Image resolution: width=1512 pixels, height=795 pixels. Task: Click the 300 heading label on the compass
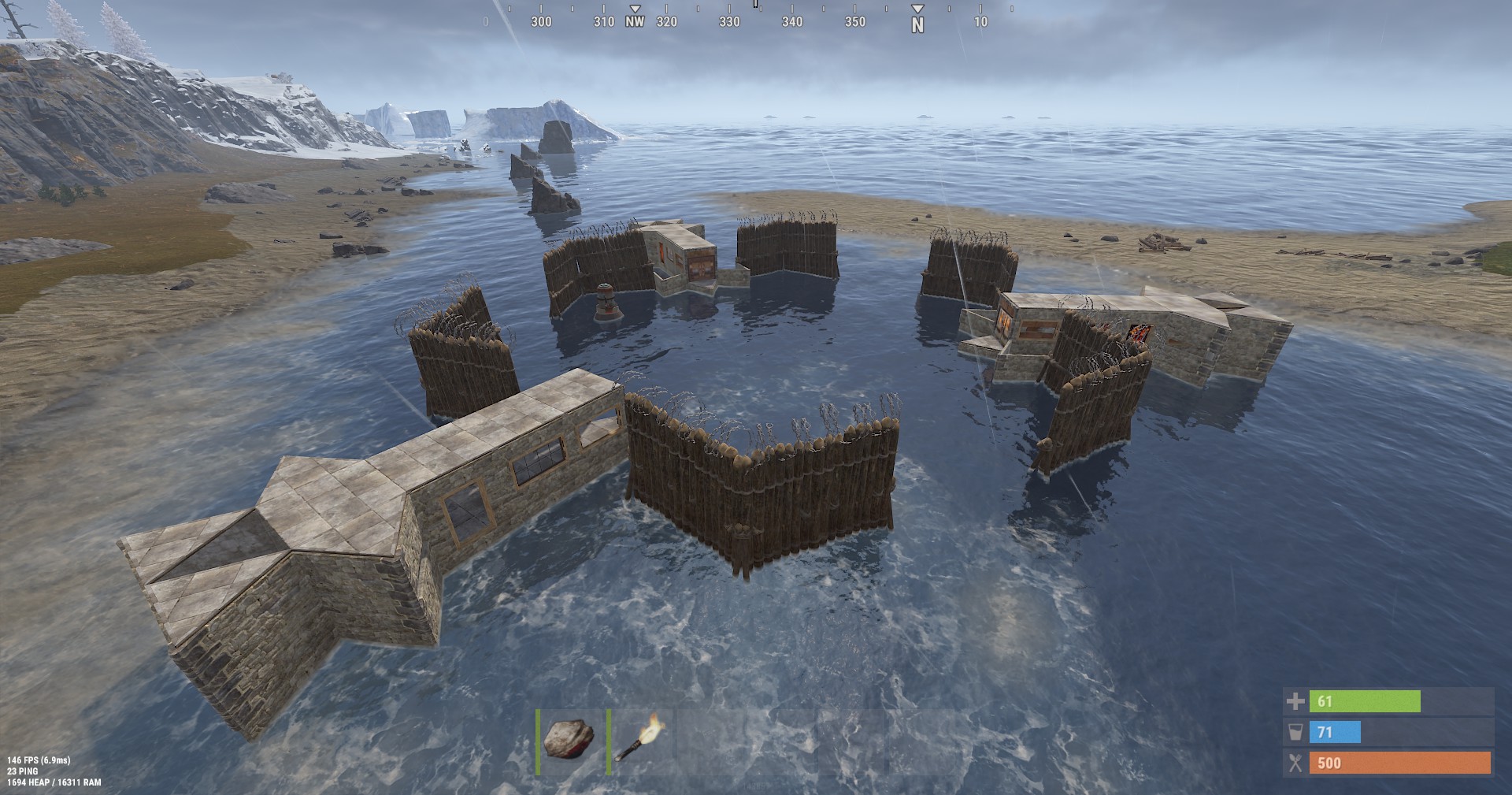[x=539, y=22]
